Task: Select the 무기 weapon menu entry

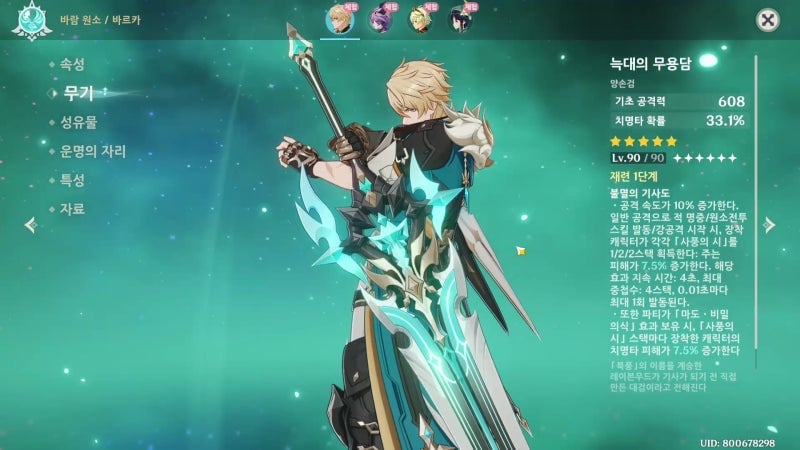Action: pyautogui.click(x=77, y=93)
